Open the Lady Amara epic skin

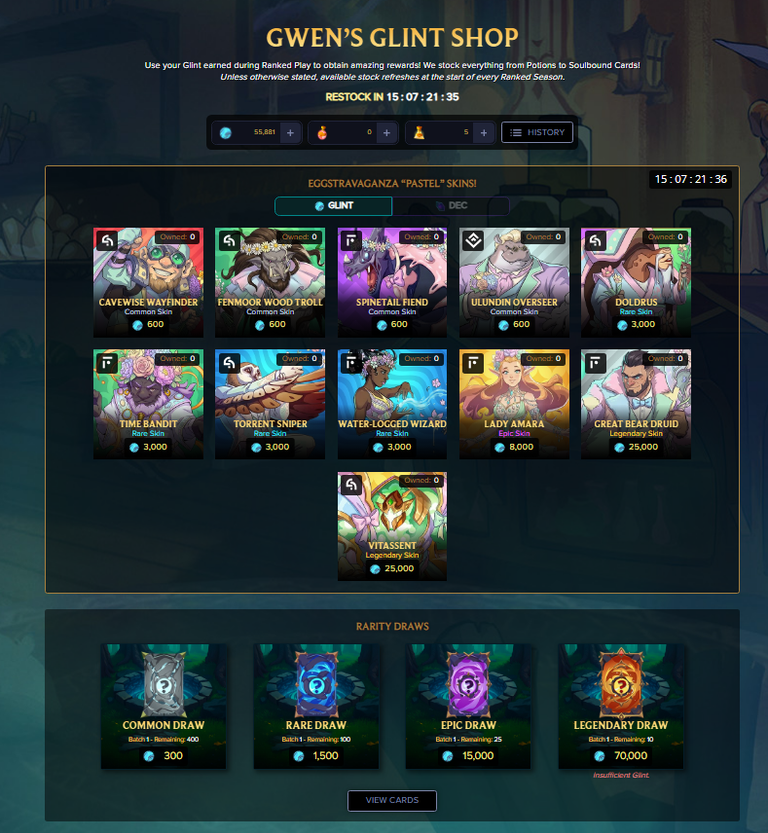point(514,404)
